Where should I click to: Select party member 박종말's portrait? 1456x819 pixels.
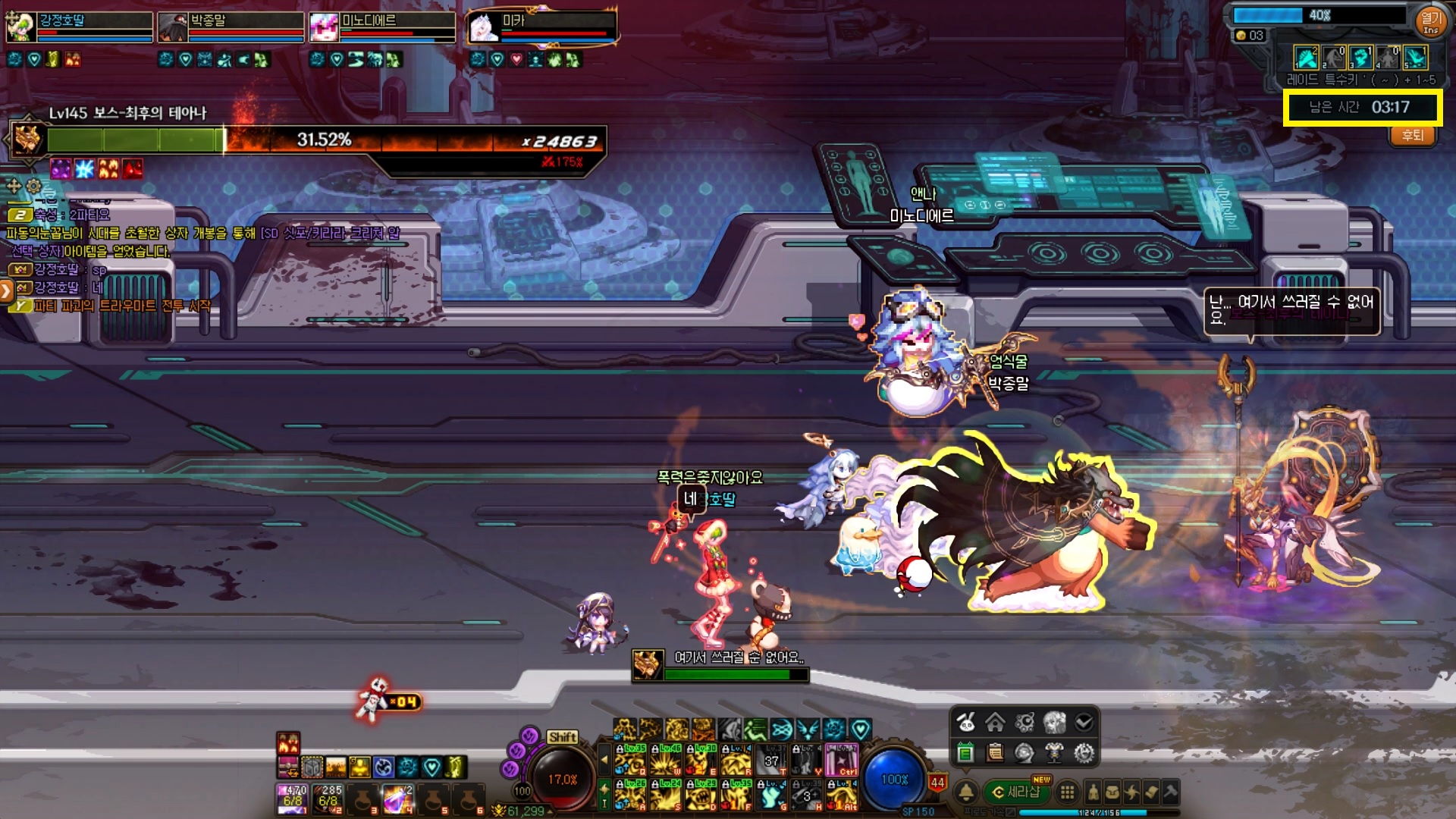[172, 27]
